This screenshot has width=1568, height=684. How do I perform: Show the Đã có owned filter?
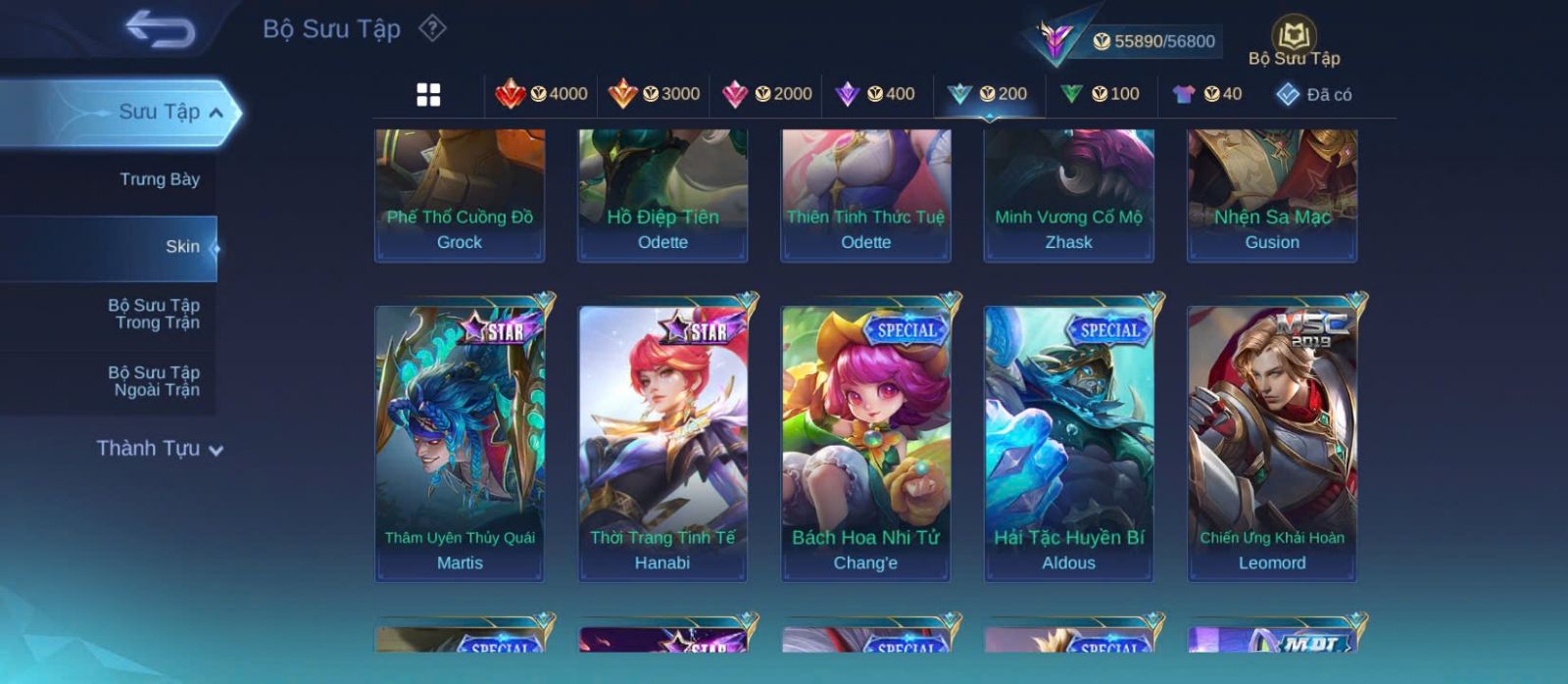(1313, 94)
